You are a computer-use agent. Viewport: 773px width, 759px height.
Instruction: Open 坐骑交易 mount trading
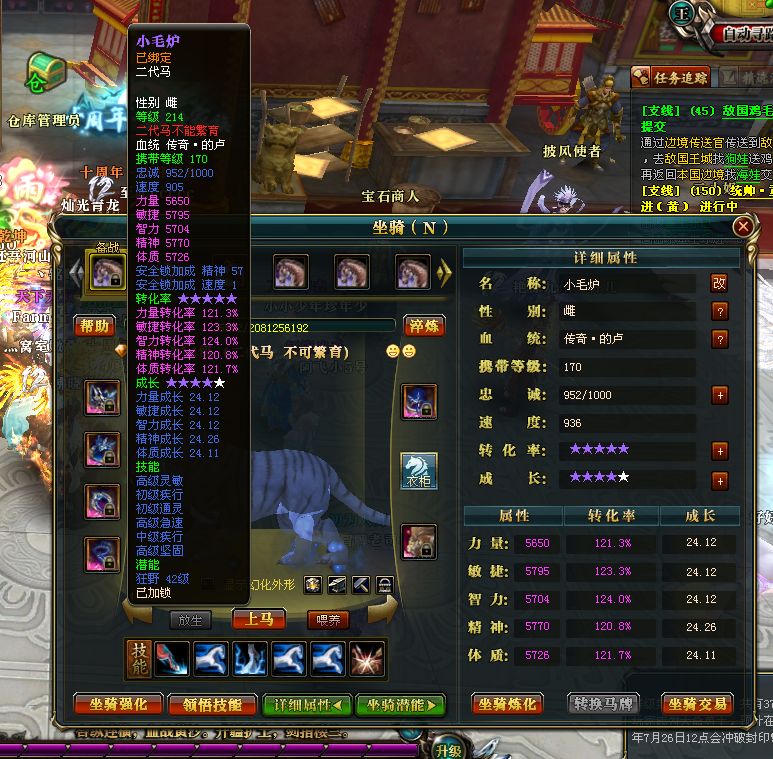coord(700,704)
